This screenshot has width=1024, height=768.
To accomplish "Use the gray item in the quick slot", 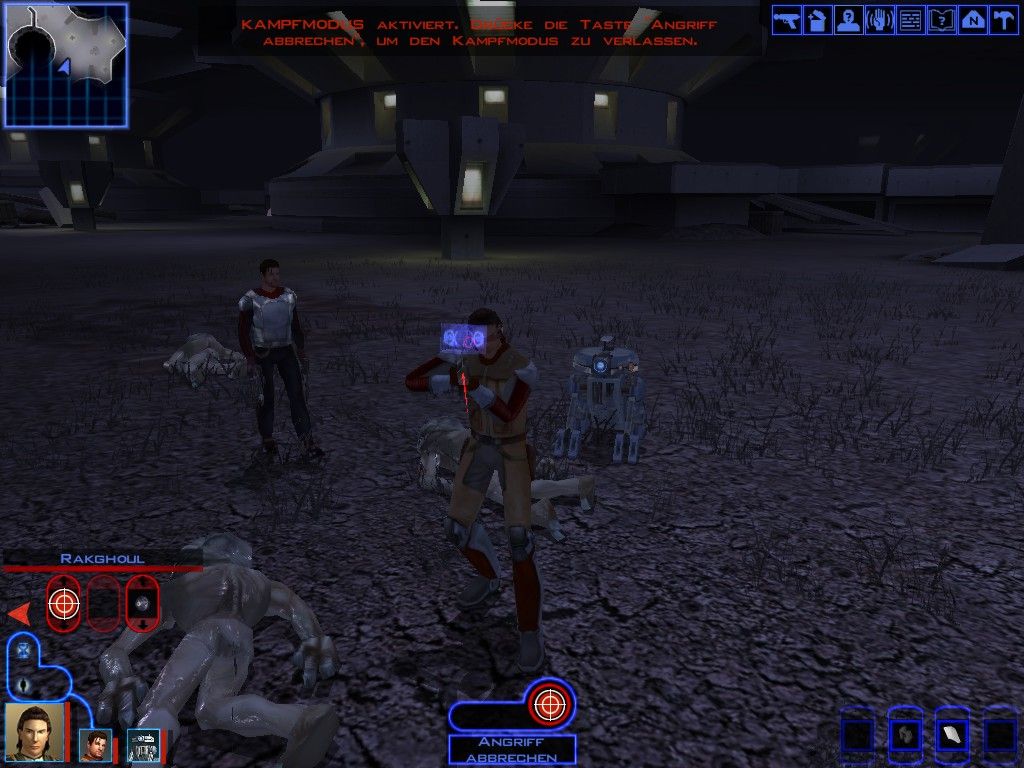I will (x=905, y=736).
